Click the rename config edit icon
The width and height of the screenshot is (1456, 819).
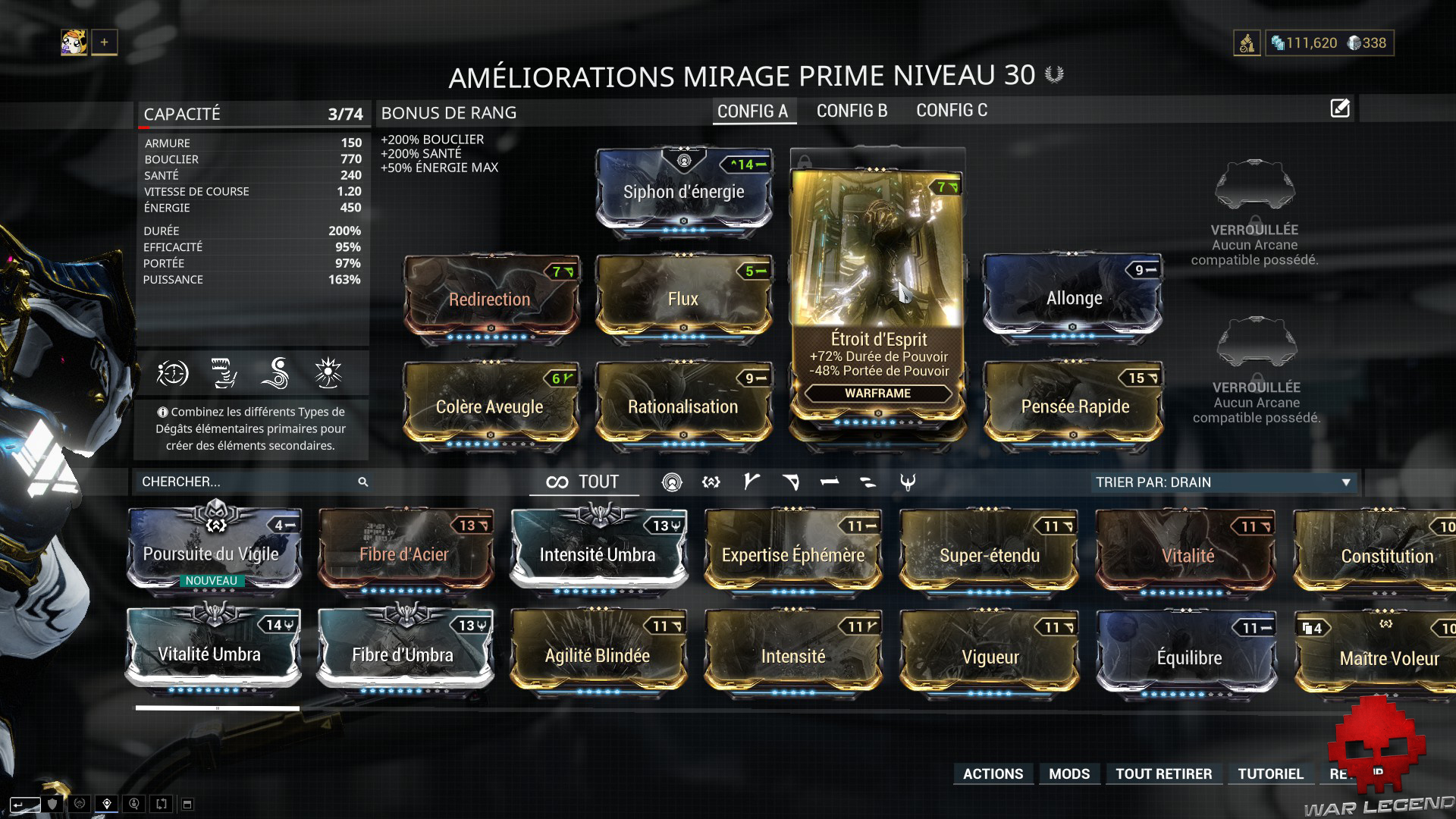pyautogui.click(x=1340, y=108)
